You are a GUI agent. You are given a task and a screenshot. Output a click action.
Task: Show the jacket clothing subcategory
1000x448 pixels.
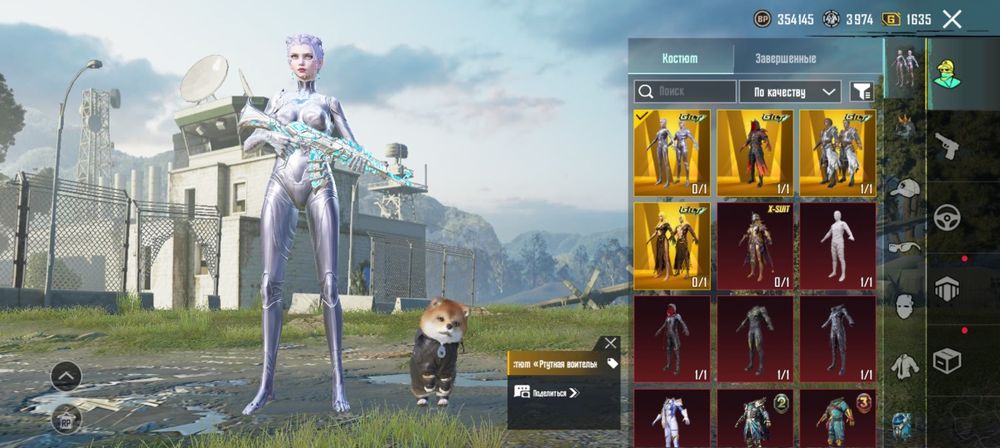[905, 366]
